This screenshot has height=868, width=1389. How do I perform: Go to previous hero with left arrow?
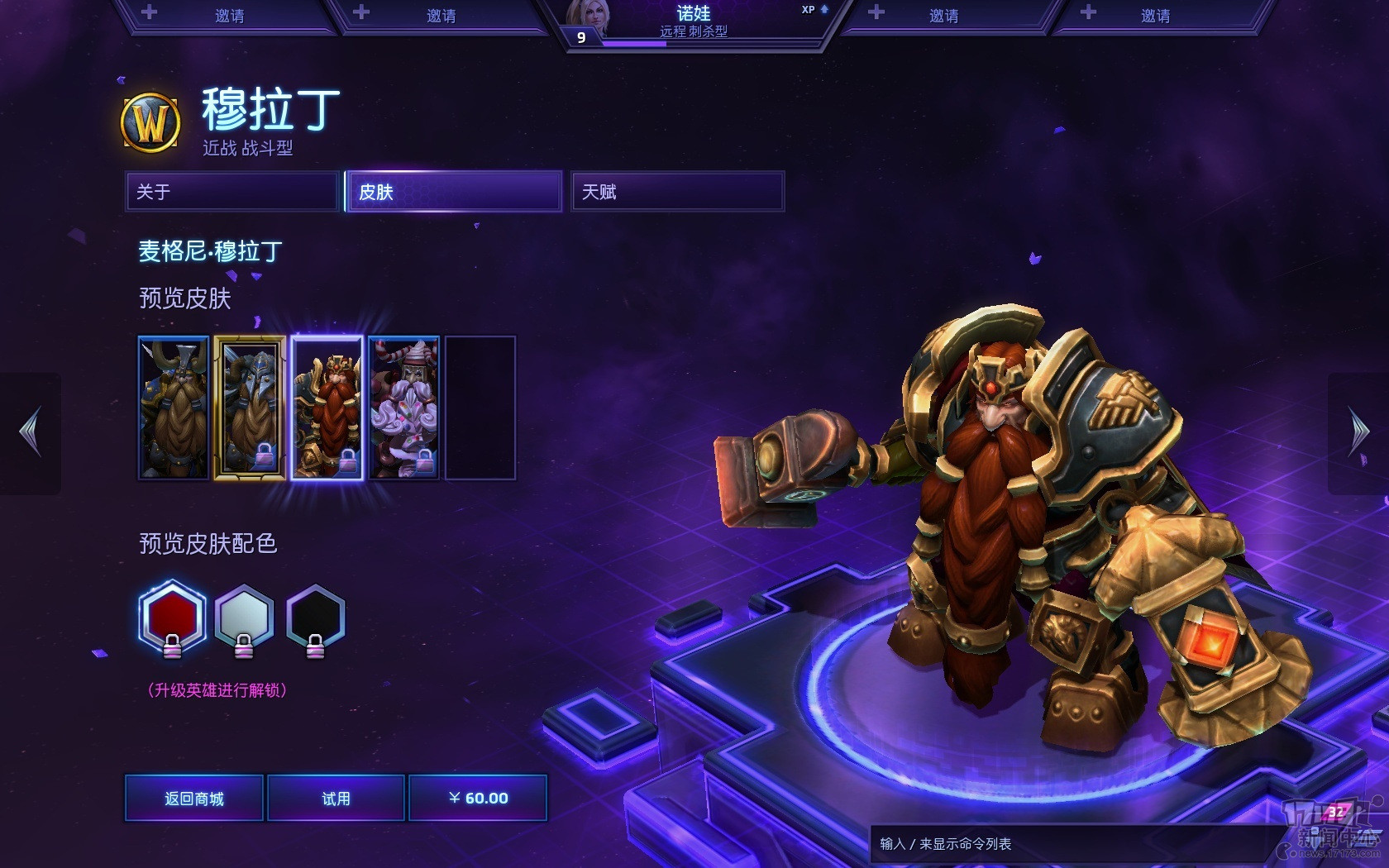click(x=31, y=432)
